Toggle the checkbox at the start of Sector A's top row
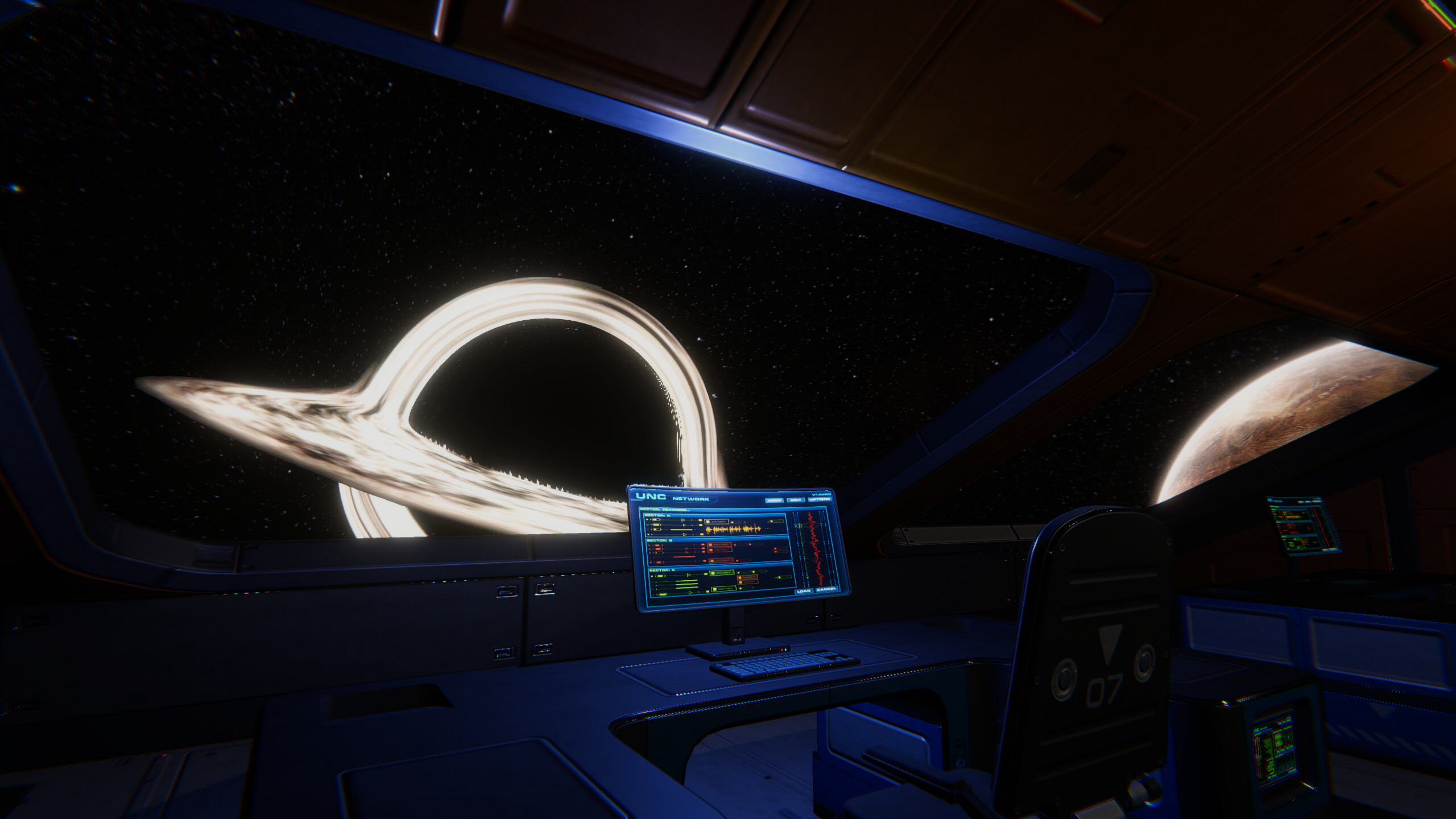1456x819 pixels. point(647,520)
